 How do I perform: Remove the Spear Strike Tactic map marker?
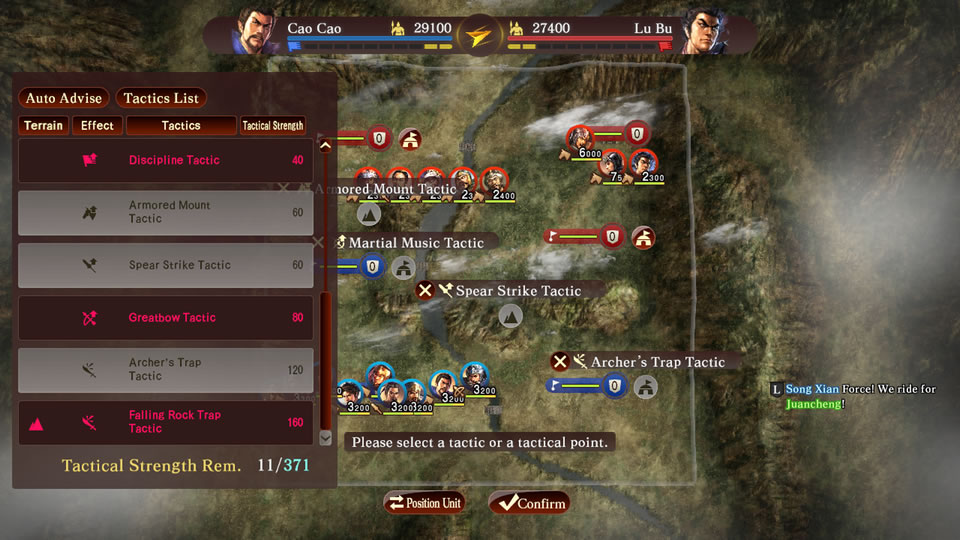[x=425, y=290]
